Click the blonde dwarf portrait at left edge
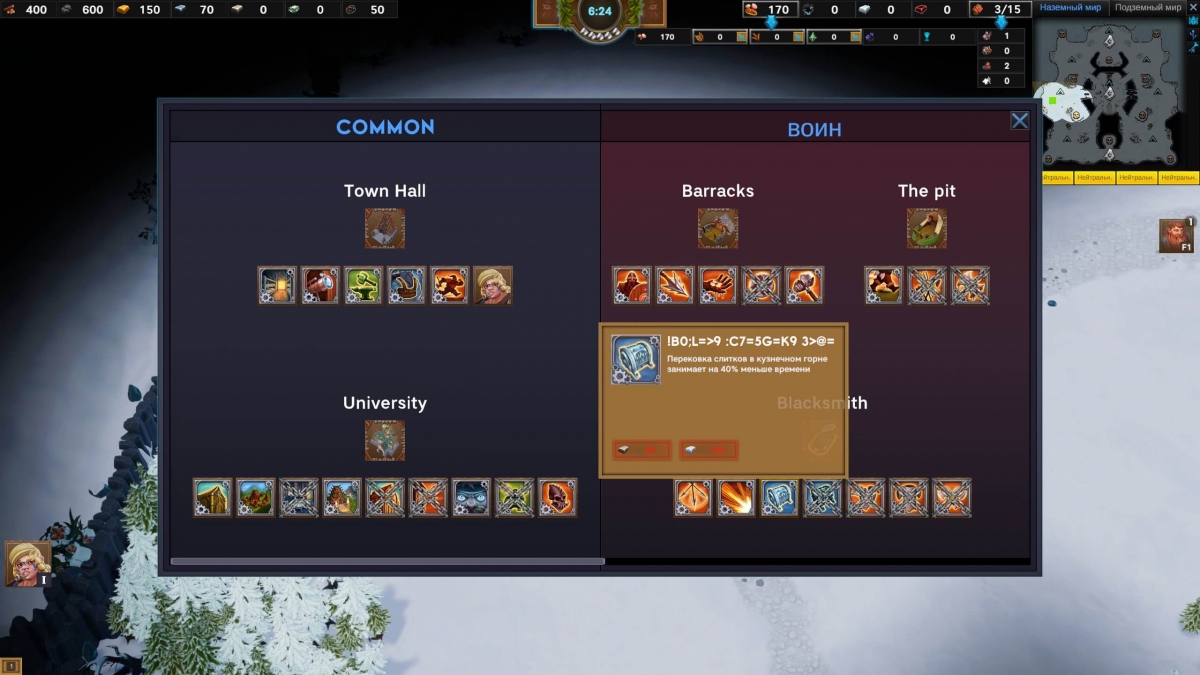Image resolution: width=1200 pixels, height=675 pixels. click(27, 564)
